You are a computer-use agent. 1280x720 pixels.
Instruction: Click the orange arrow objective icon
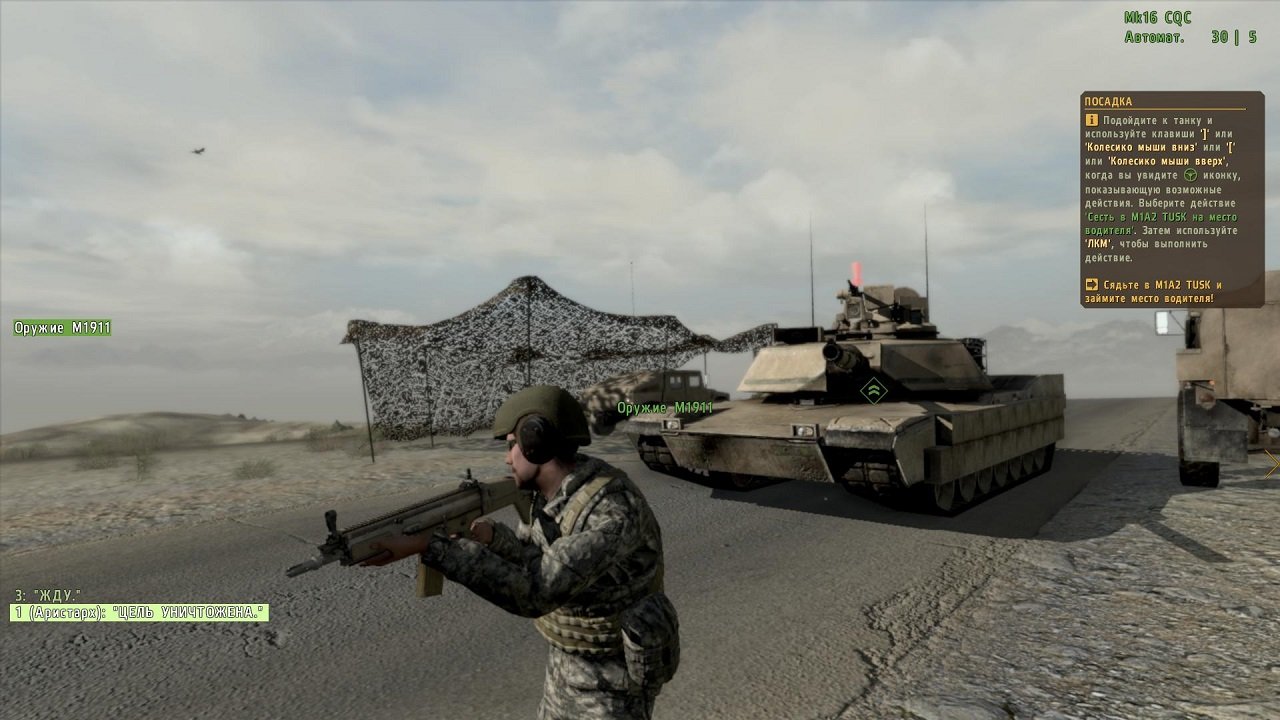pos(1092,282)
